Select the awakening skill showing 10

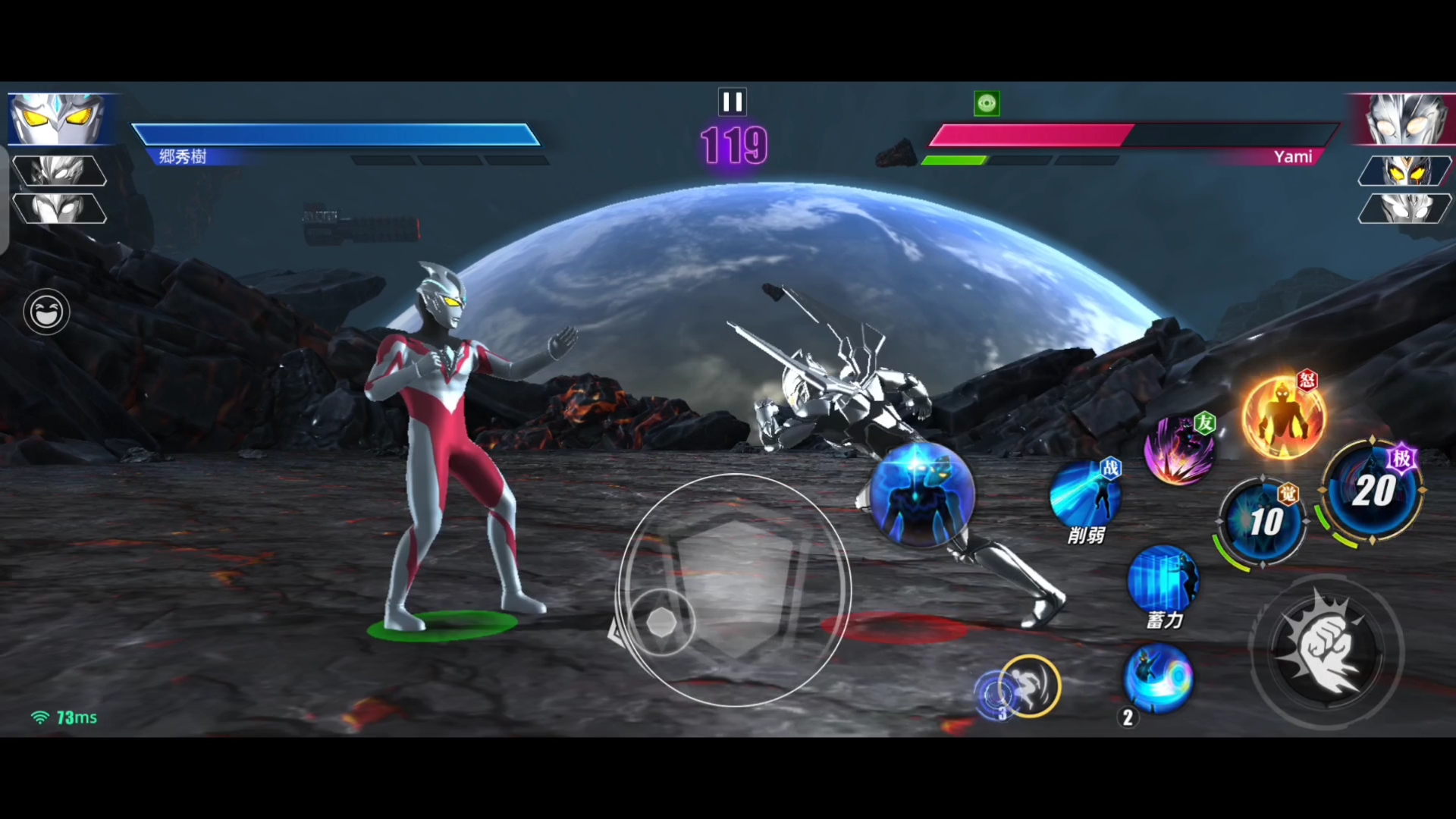pos(1264,522)
